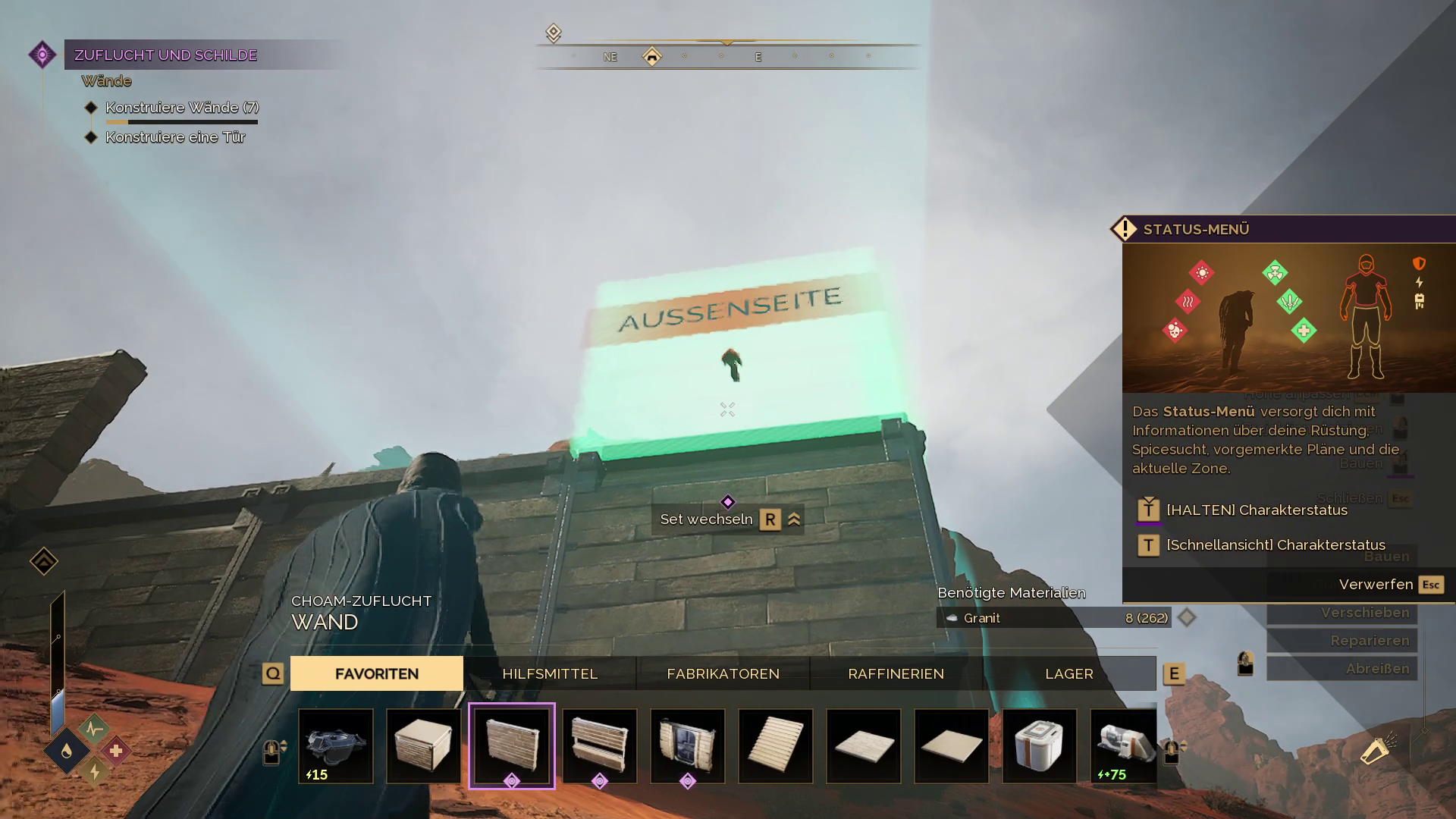This screenshot has width=1456, height=819.
Task: Click the base marker on the compass
Action: coord(652,56)
